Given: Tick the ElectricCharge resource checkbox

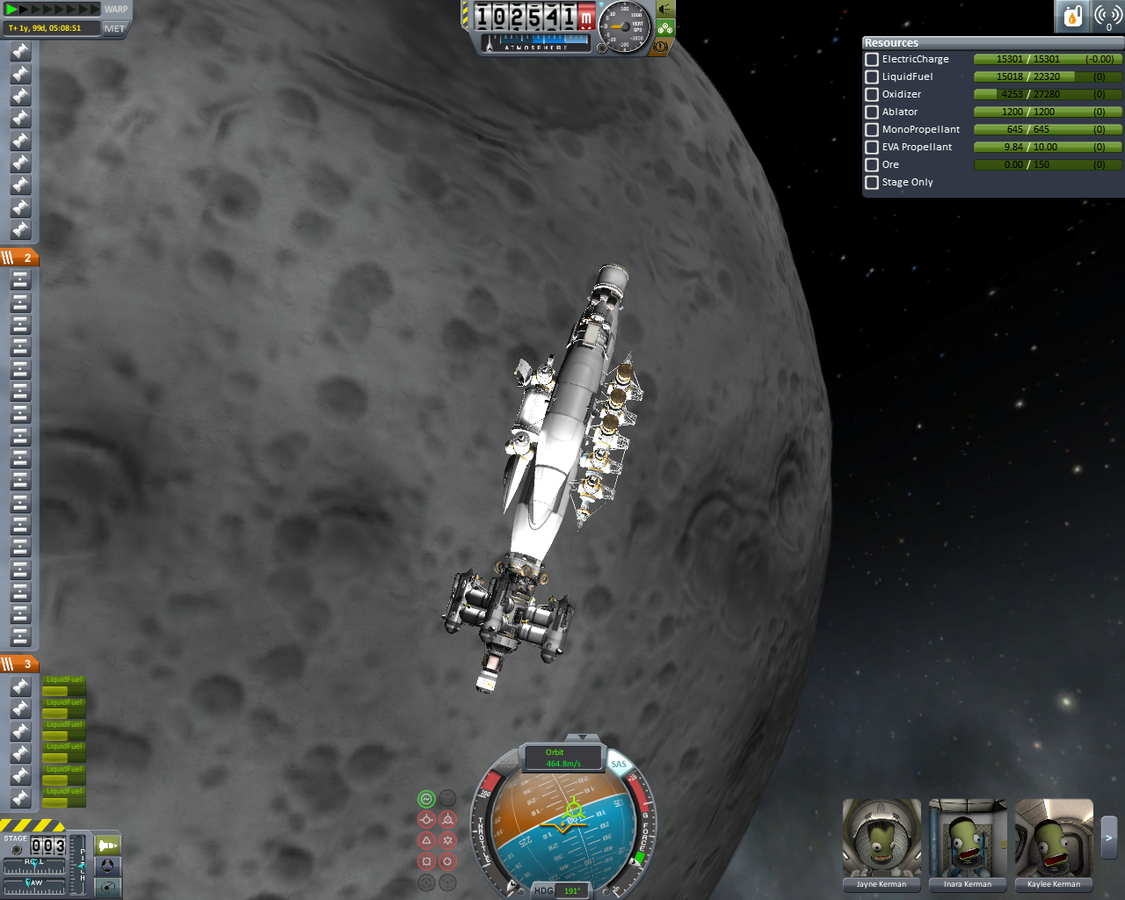Looking at the screenshot, I should (872, 60).
